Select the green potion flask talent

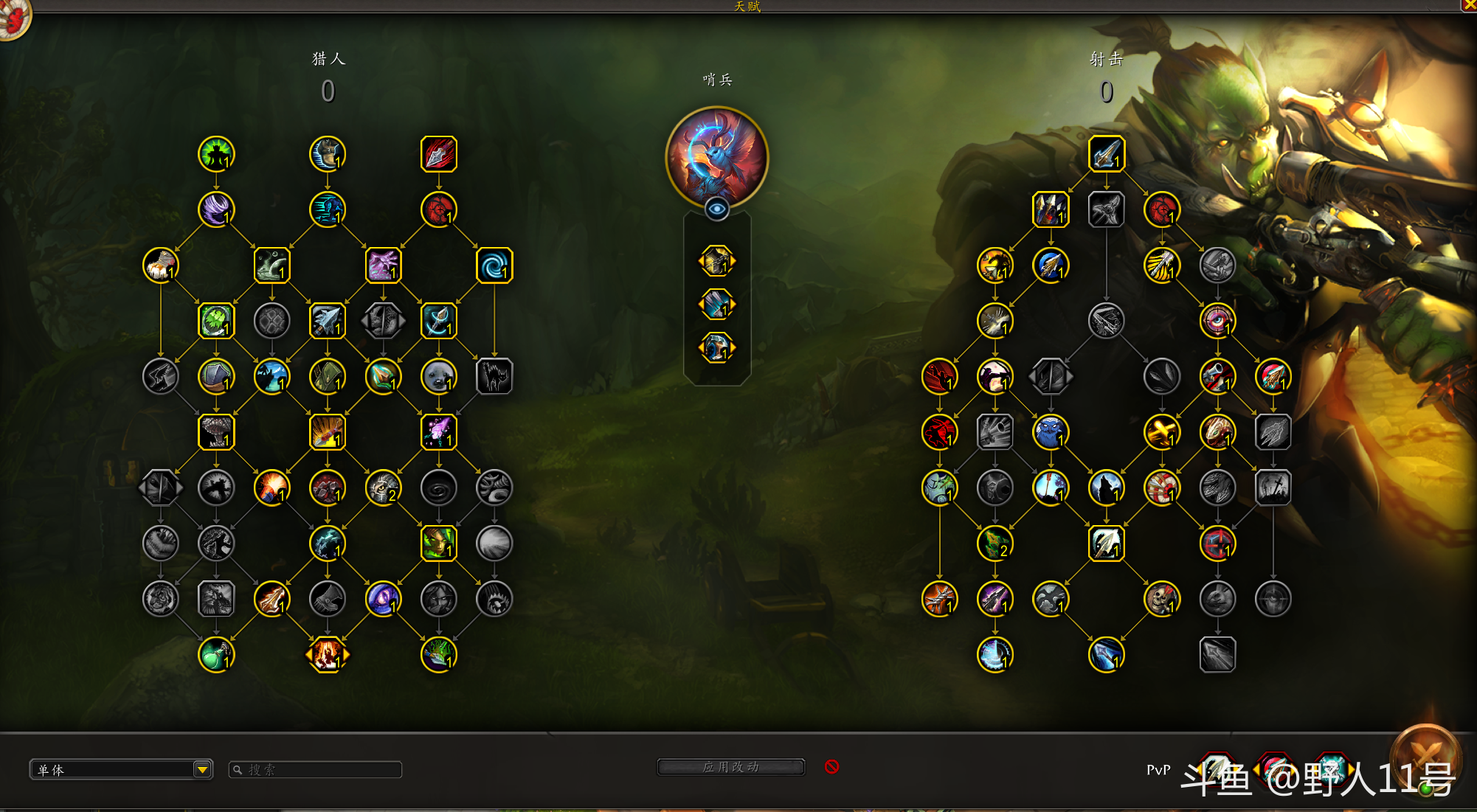pyautogui.click(x=216, y=655)
